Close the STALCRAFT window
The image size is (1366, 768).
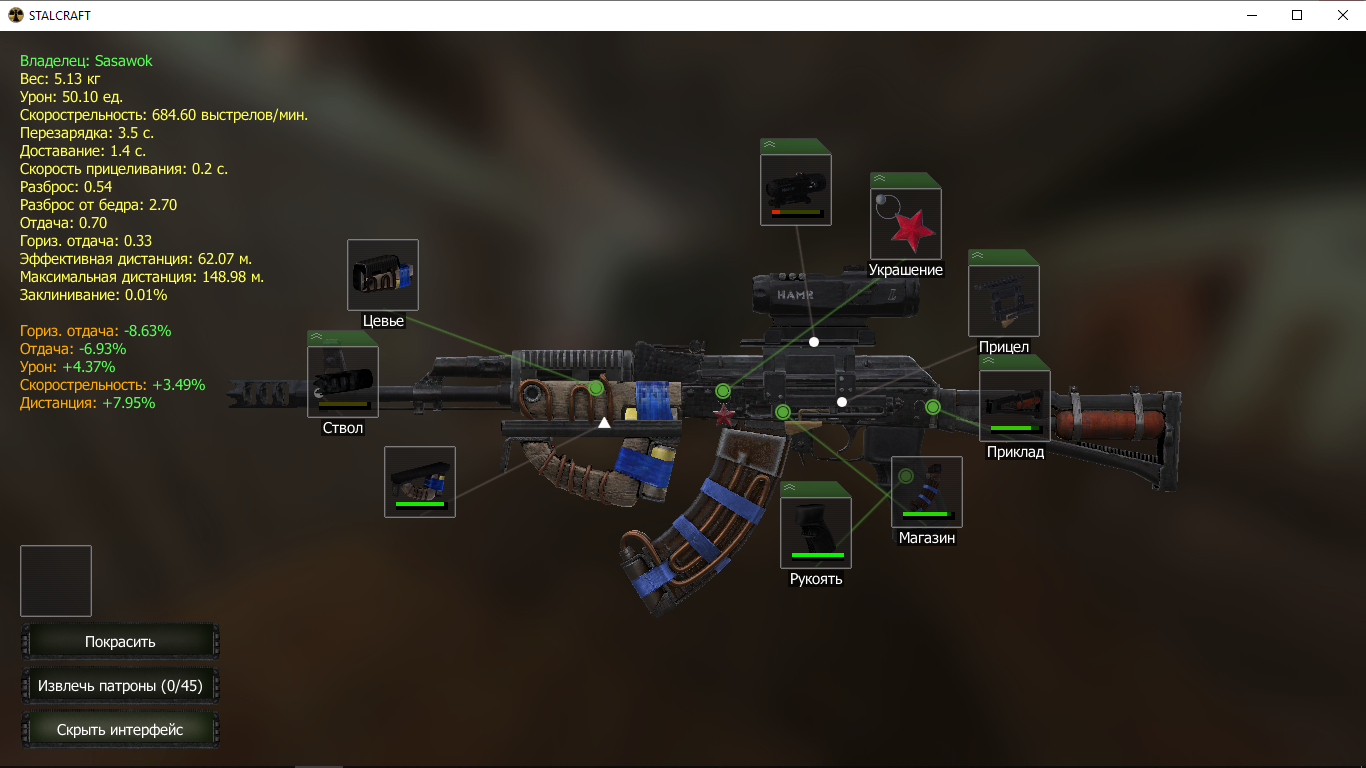pos(1343,15)
